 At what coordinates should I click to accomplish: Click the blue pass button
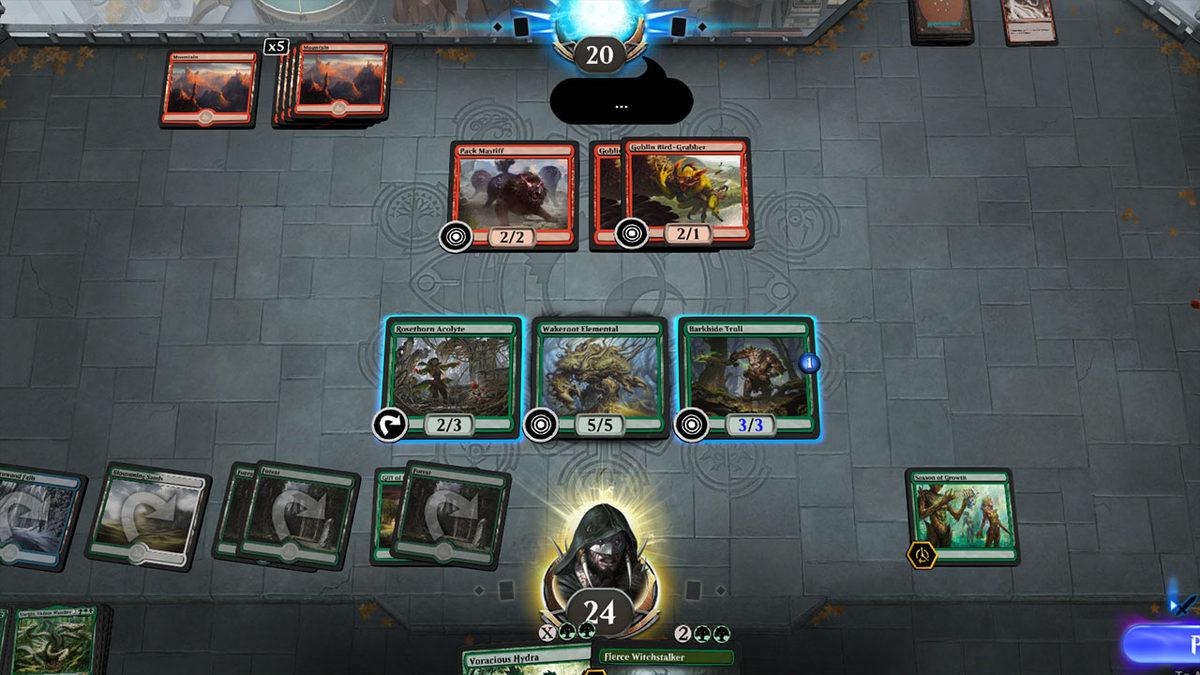click(x=1165, y=643)
